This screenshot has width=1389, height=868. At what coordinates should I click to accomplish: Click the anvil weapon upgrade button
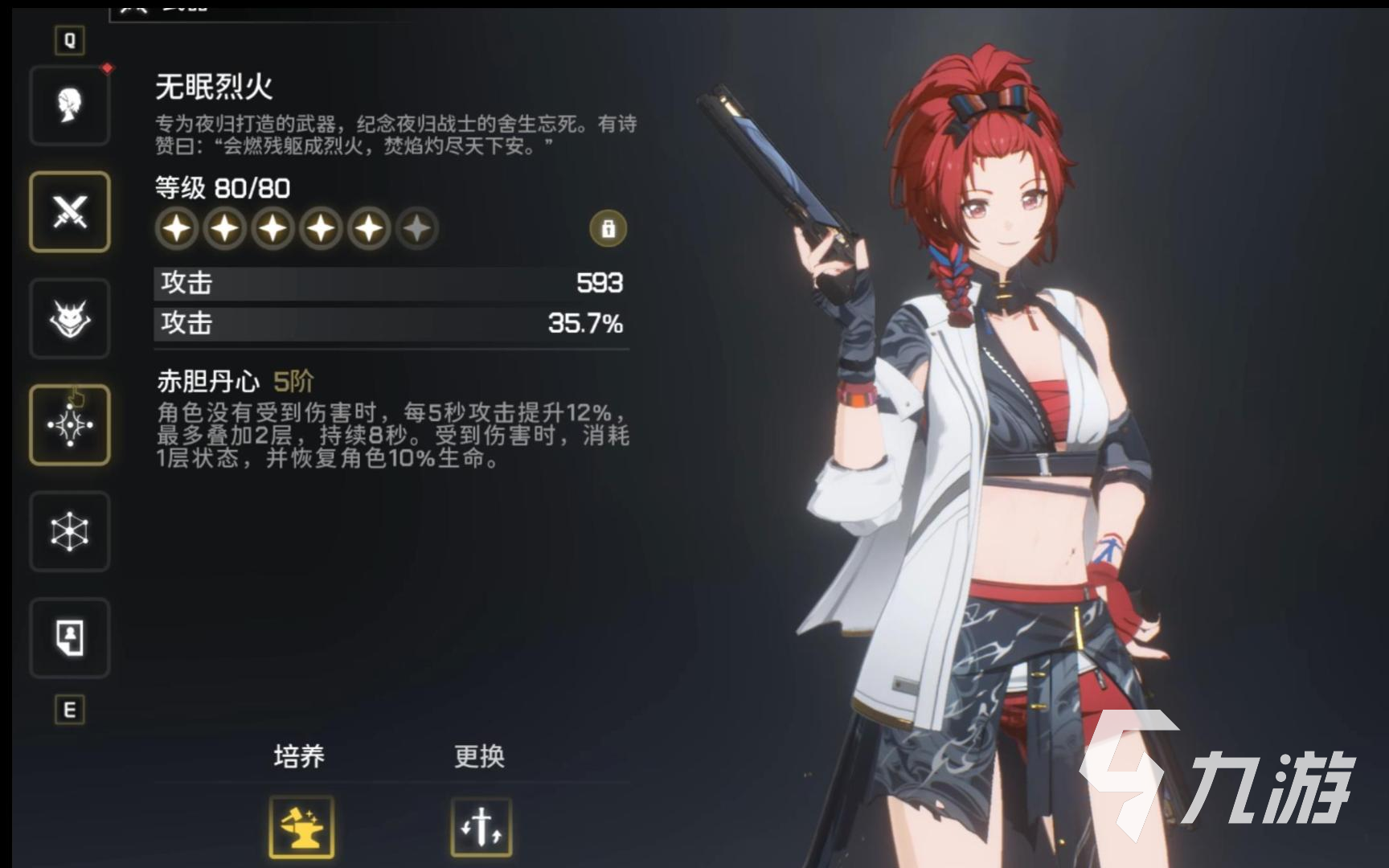[301, 827]
